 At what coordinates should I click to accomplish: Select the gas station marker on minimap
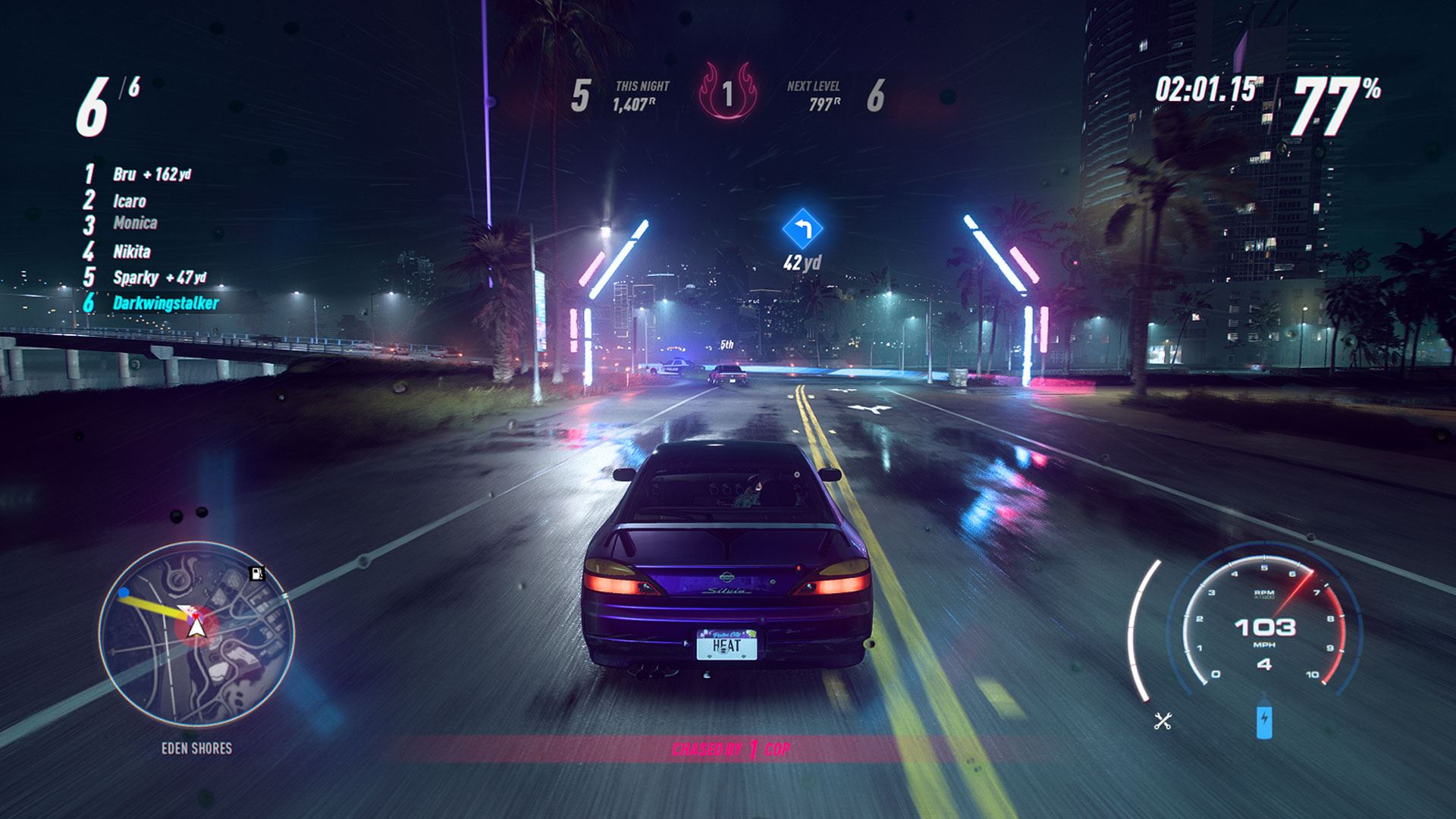(x=257, y=574)
